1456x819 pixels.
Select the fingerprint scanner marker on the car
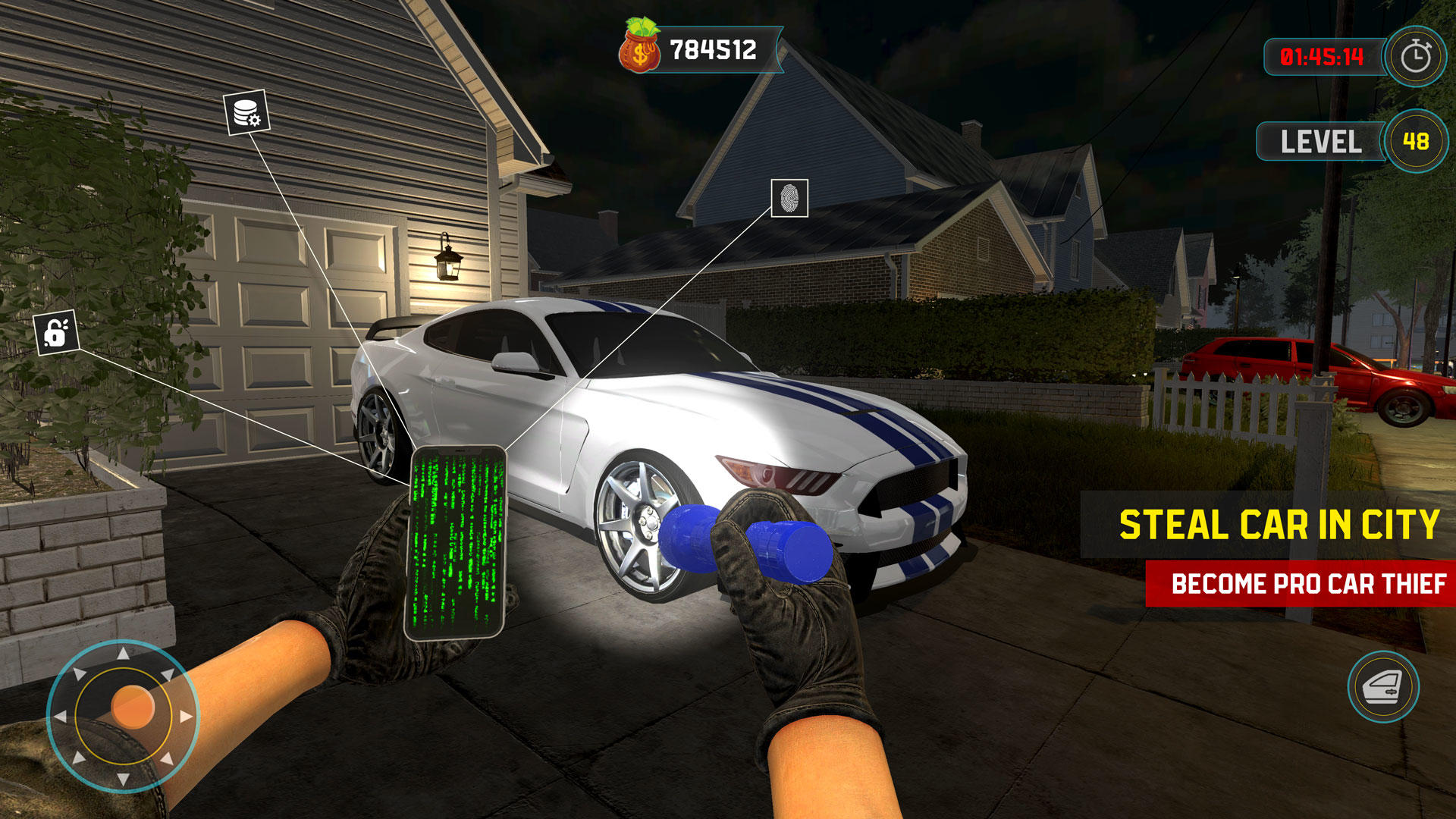789,199
